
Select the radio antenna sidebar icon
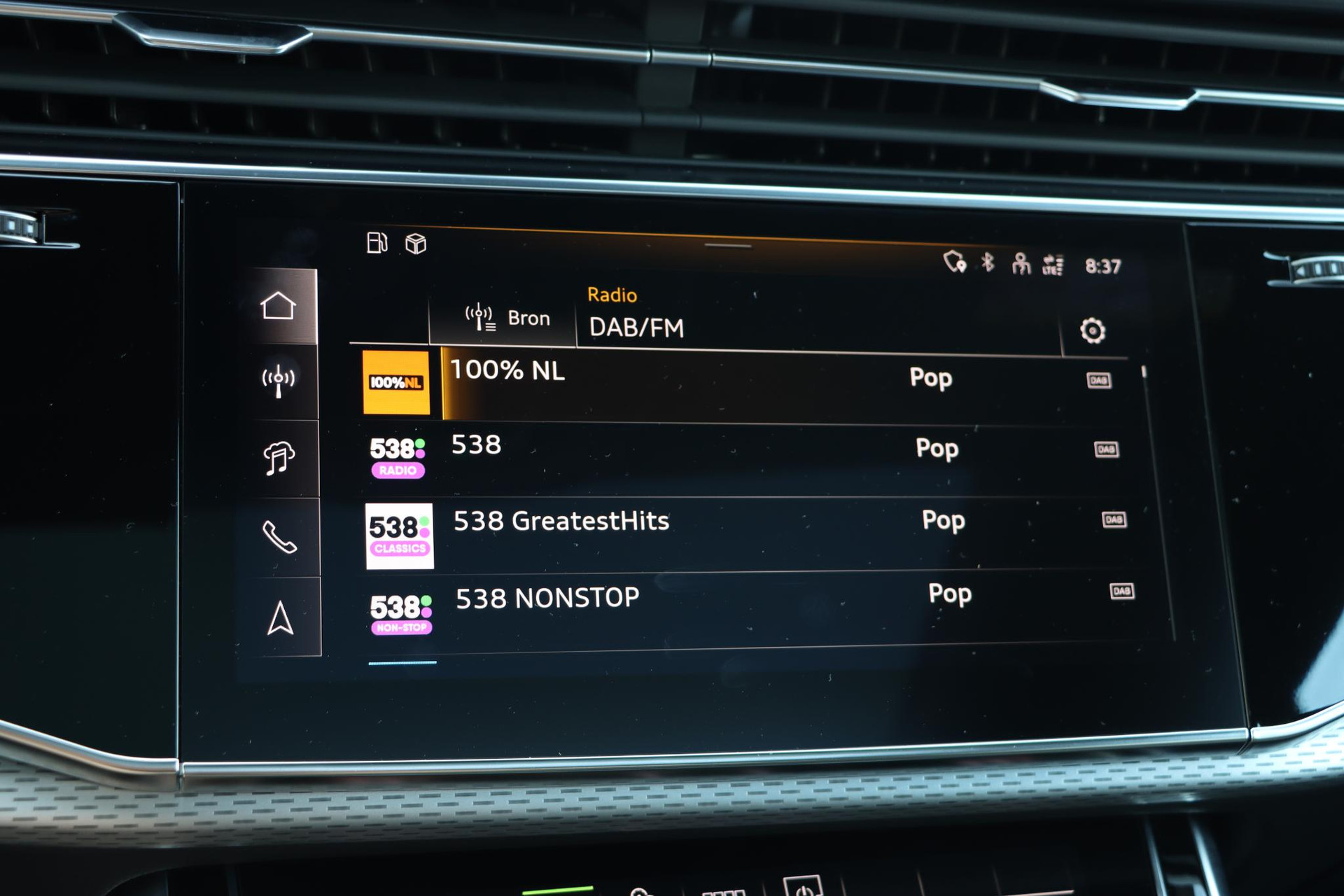point(279,381)
